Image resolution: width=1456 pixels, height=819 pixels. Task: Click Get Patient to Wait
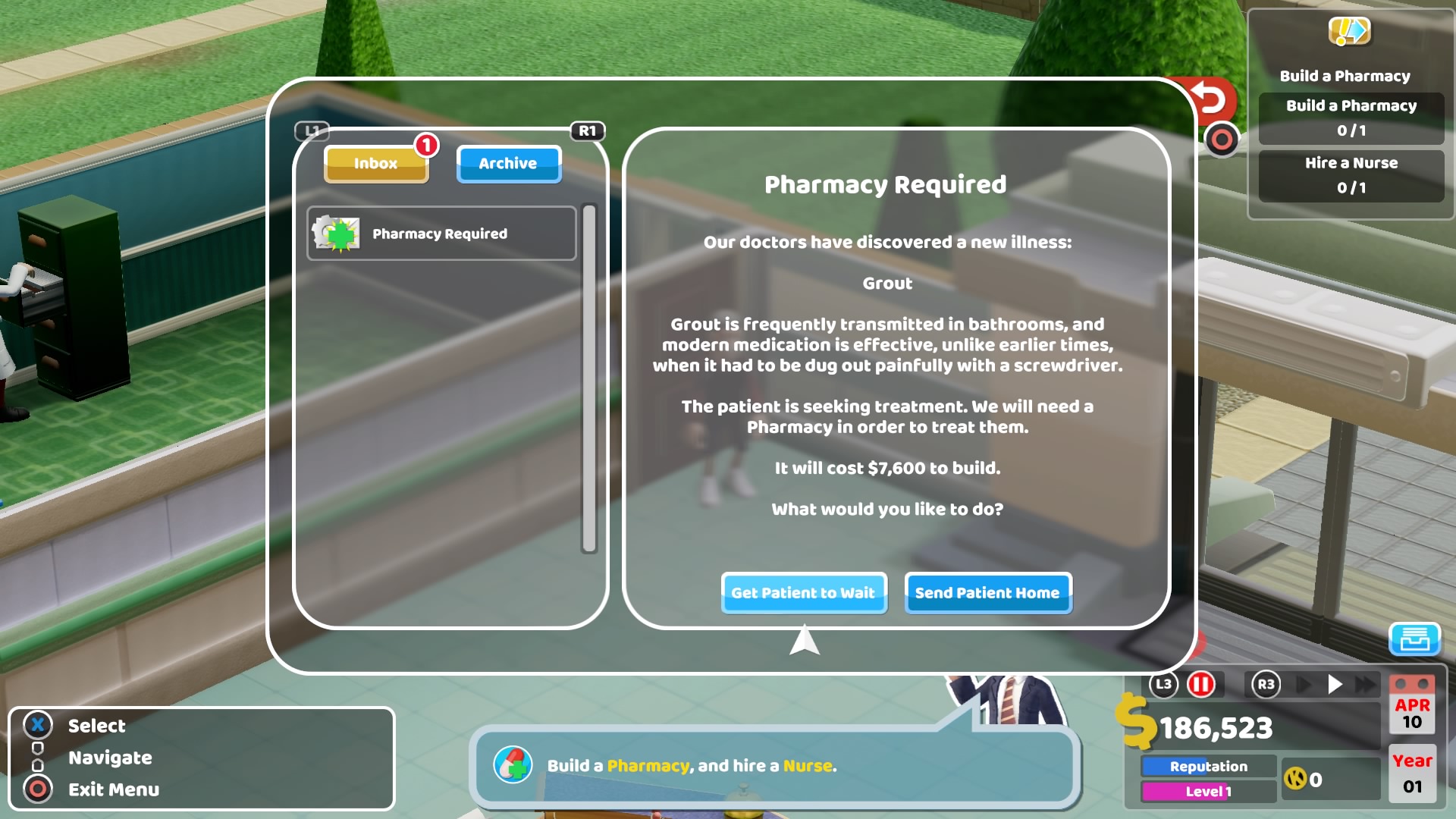(804, 593)
